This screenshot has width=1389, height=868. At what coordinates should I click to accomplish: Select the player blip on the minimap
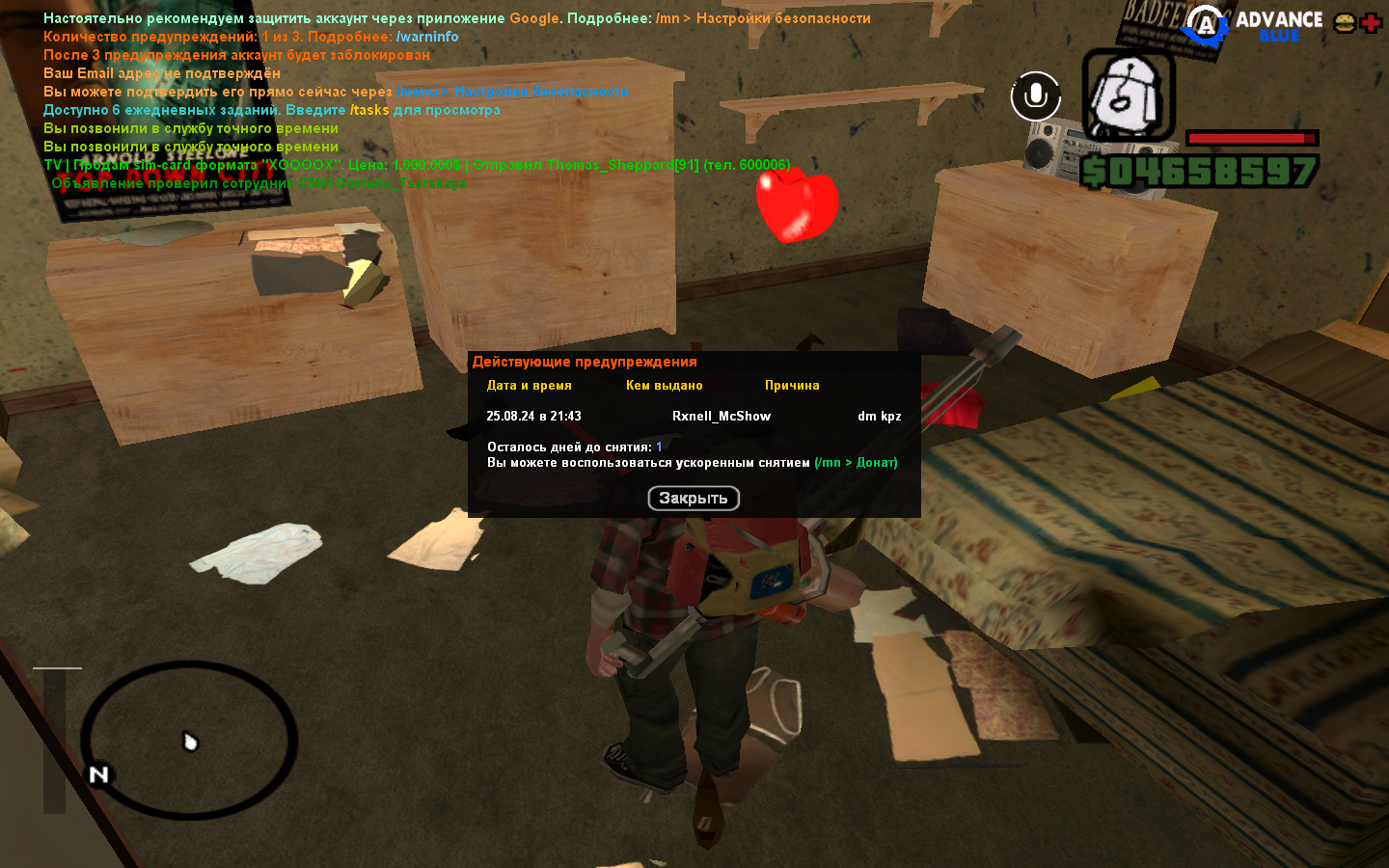click(189, 740)
